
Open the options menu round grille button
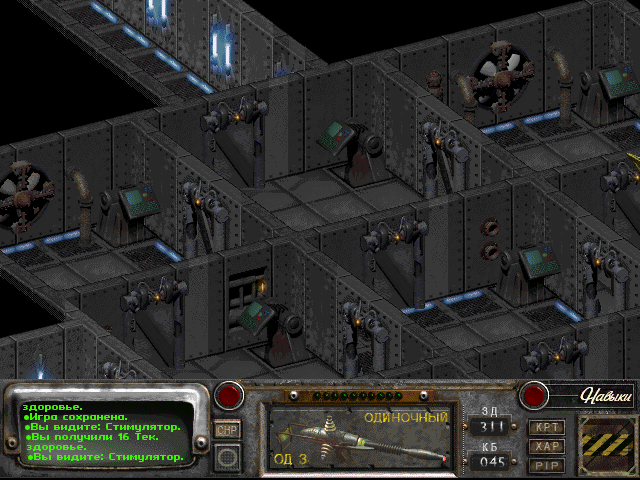tap(228, 457)
